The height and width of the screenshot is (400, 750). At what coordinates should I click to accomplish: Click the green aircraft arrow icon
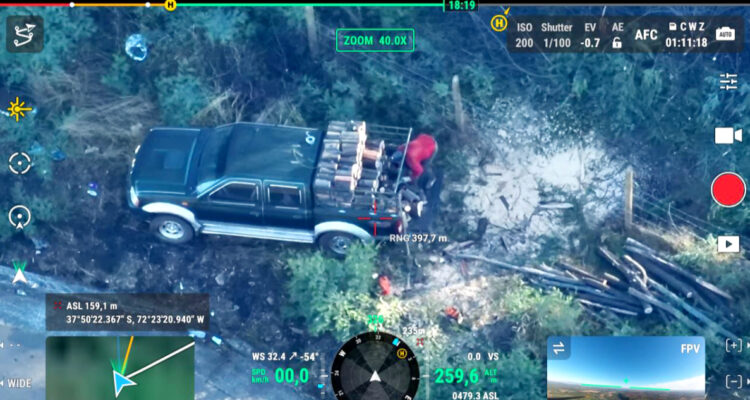click(20, 270)
